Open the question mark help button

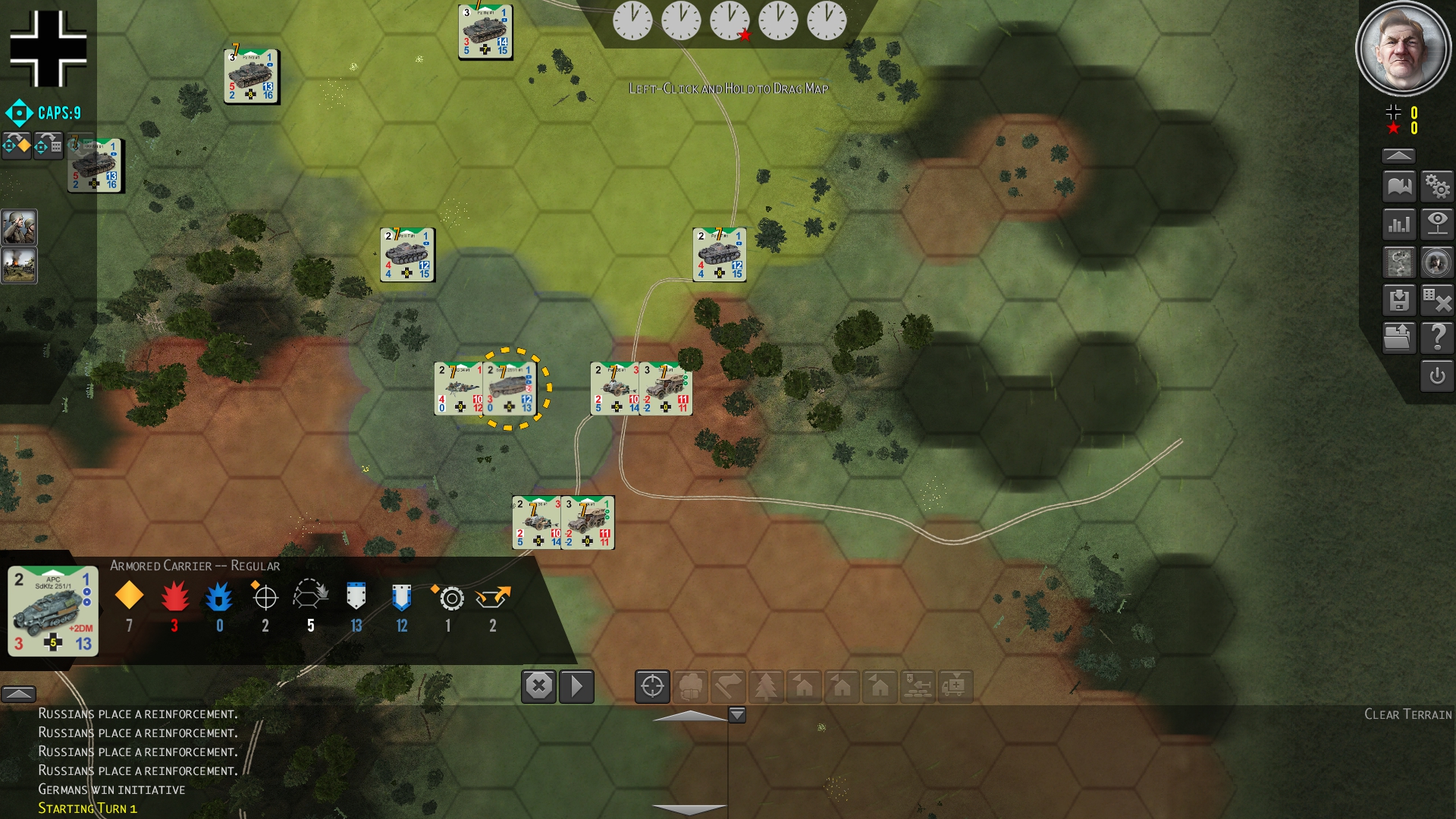pyautogui.click(x=1437, y=337)
